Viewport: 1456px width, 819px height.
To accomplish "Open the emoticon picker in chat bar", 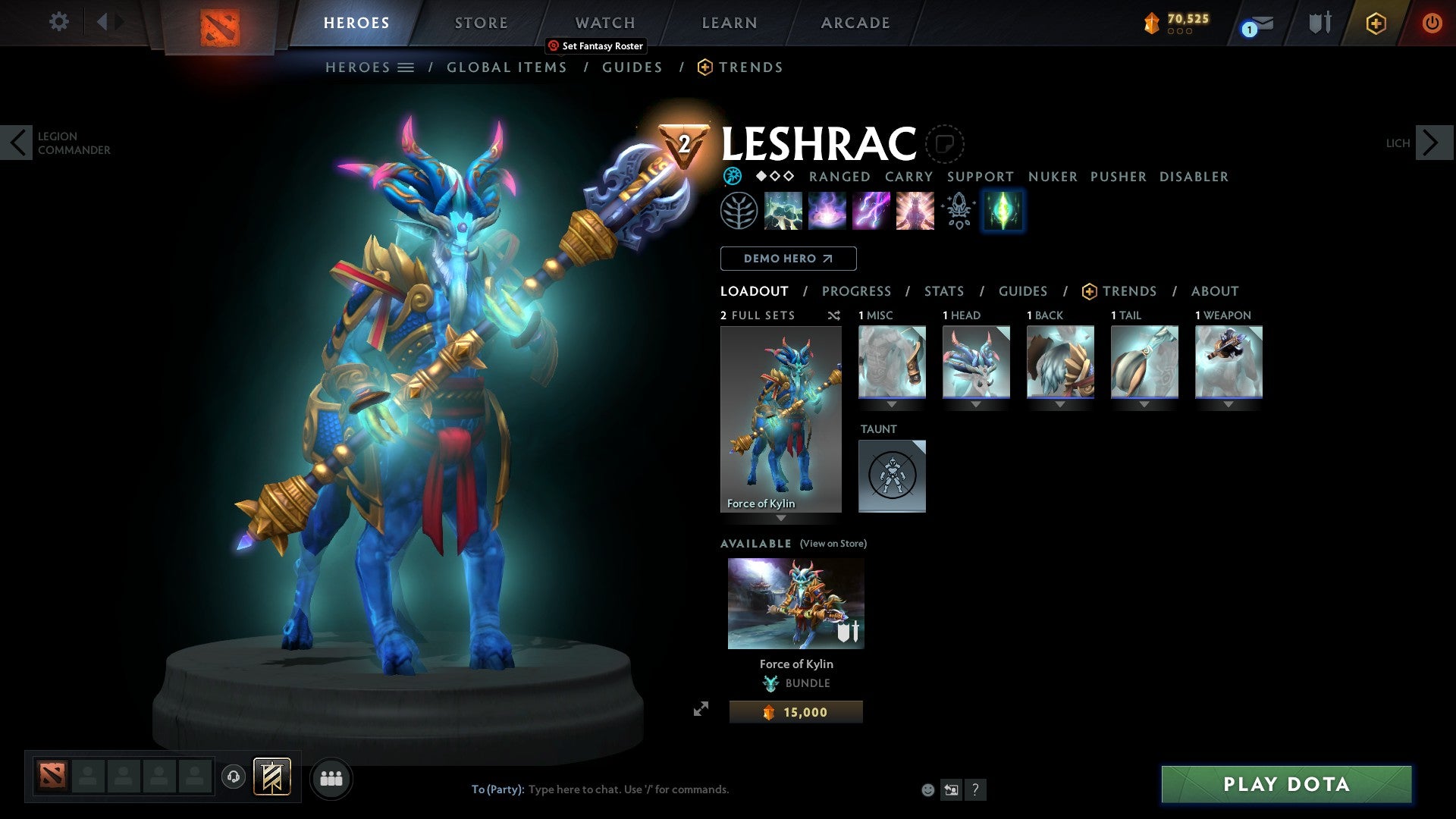I will [927, 789].
